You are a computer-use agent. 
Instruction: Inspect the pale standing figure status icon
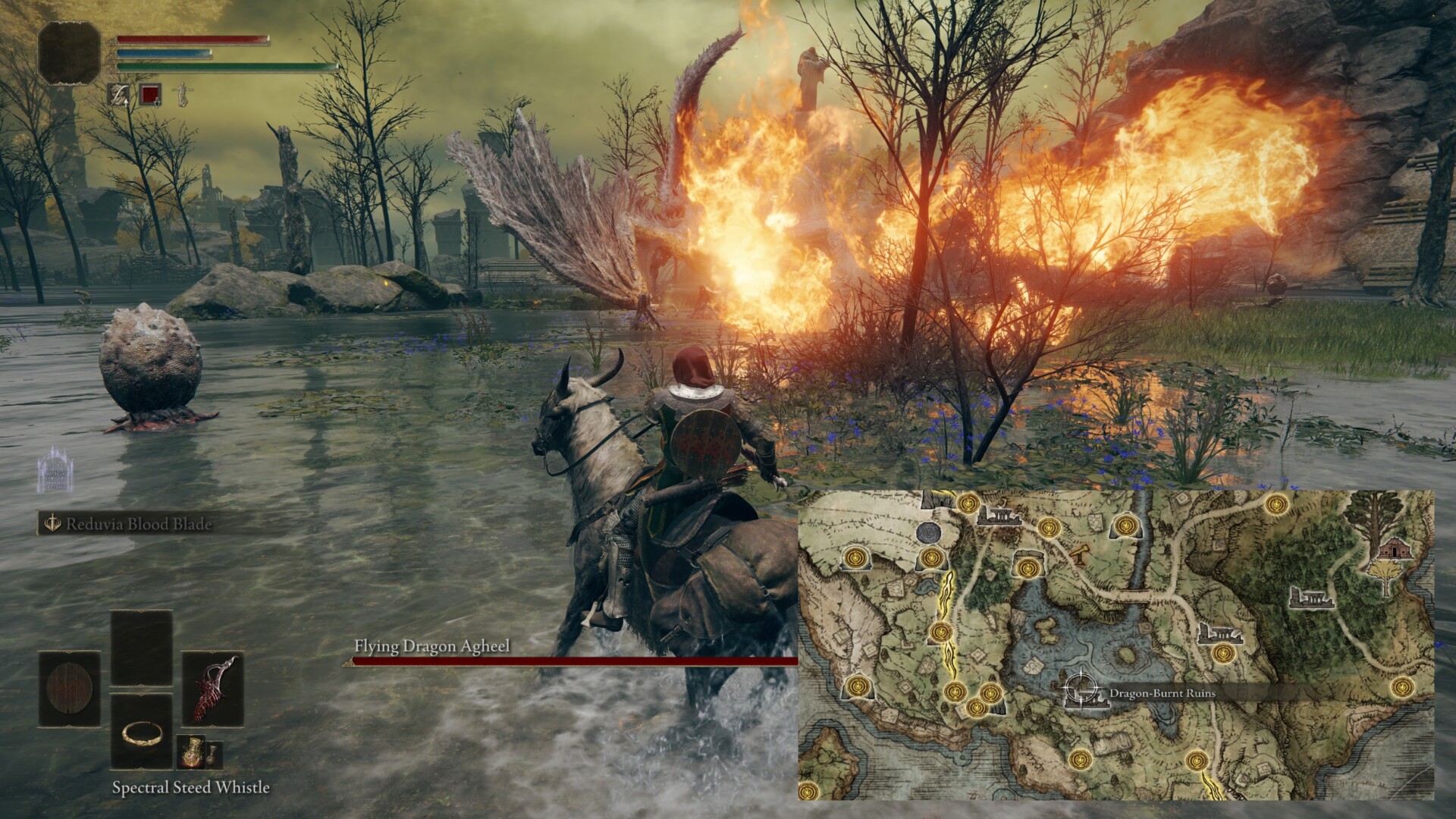[180, 94]
